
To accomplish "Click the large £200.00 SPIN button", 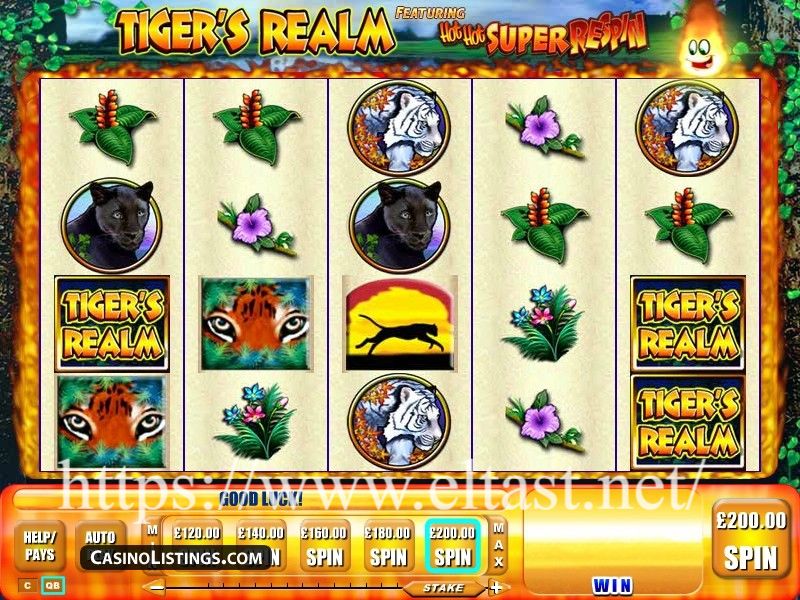I will tap(751, 540).
